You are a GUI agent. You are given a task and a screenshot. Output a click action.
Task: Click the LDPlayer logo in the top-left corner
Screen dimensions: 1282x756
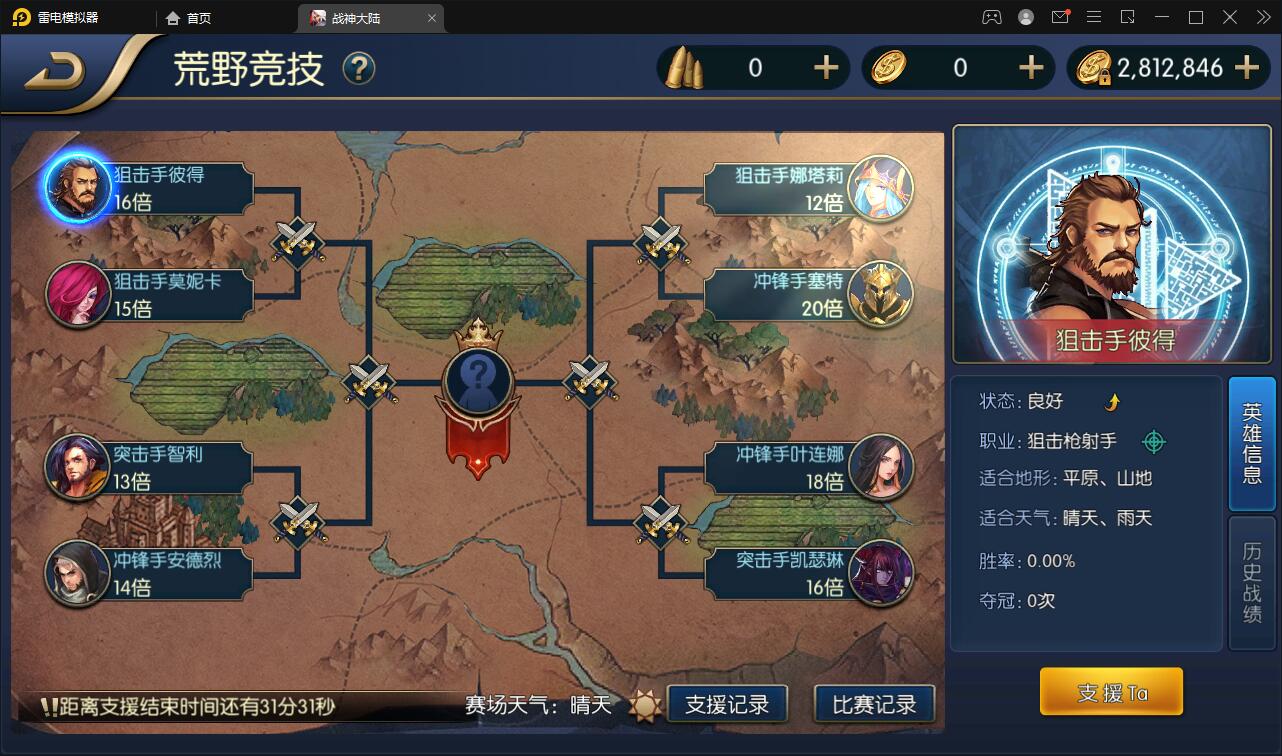point(22,16)
